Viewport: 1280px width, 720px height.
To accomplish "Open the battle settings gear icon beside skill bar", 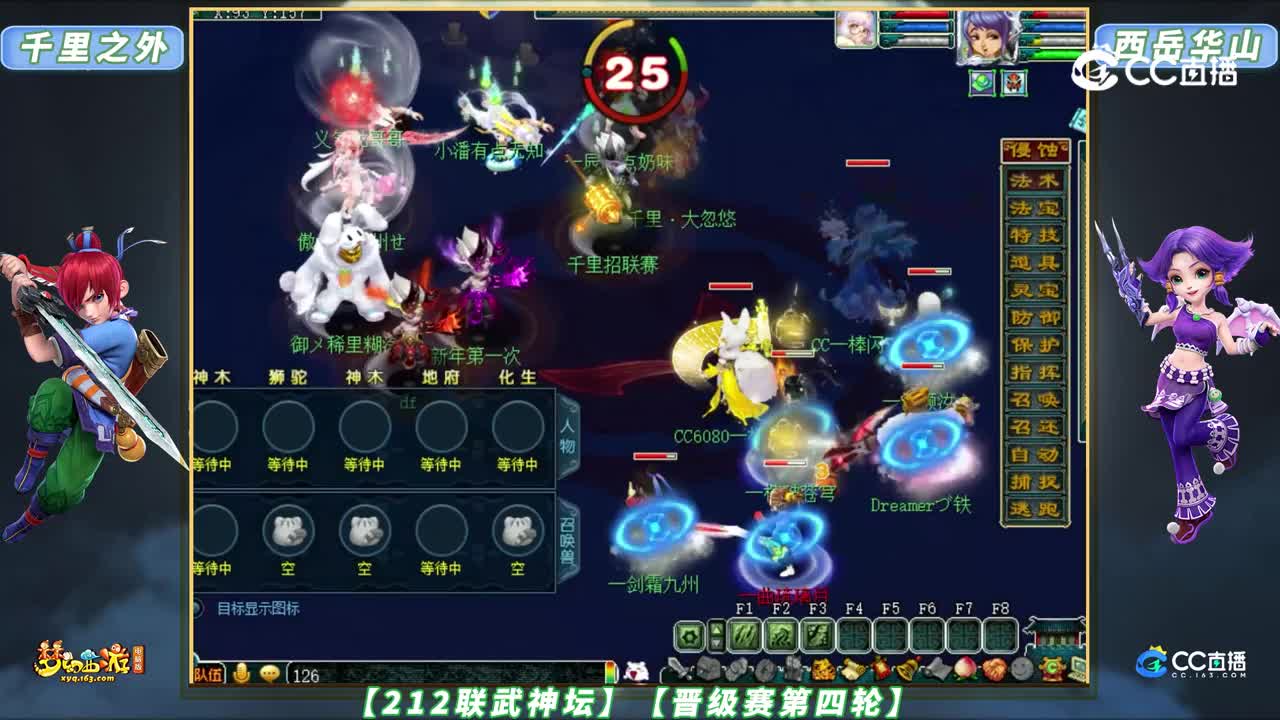I will pyautogui.click(x=690, y=635).
